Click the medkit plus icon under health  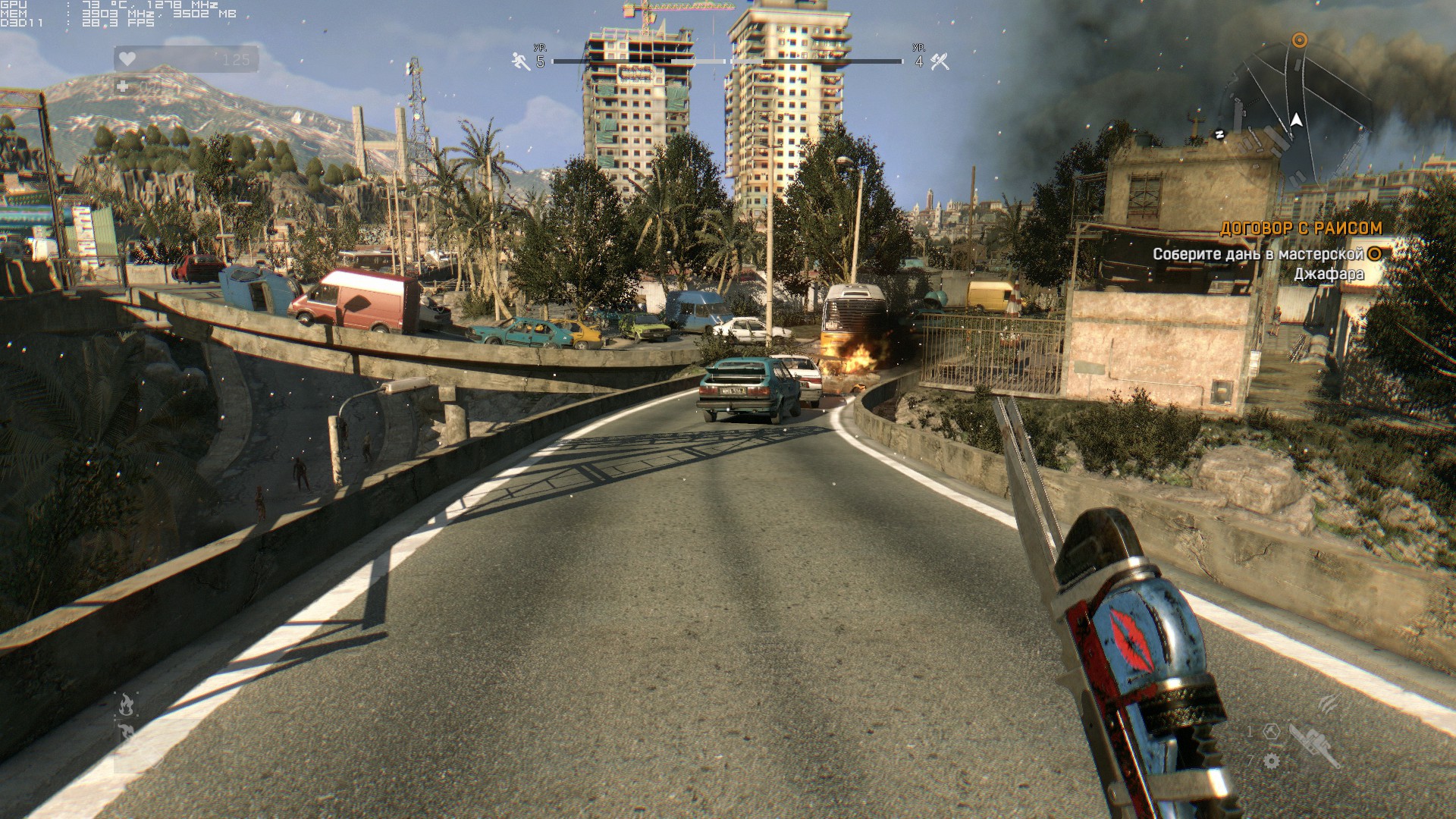point(123,86)
